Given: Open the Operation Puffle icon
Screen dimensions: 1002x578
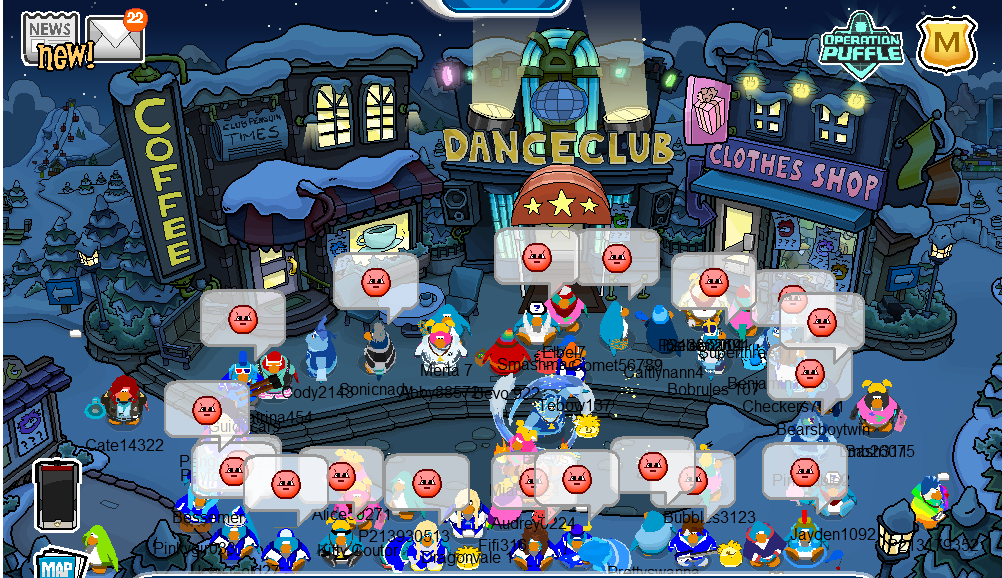Looking at the screenshot, I should point(861,44).
